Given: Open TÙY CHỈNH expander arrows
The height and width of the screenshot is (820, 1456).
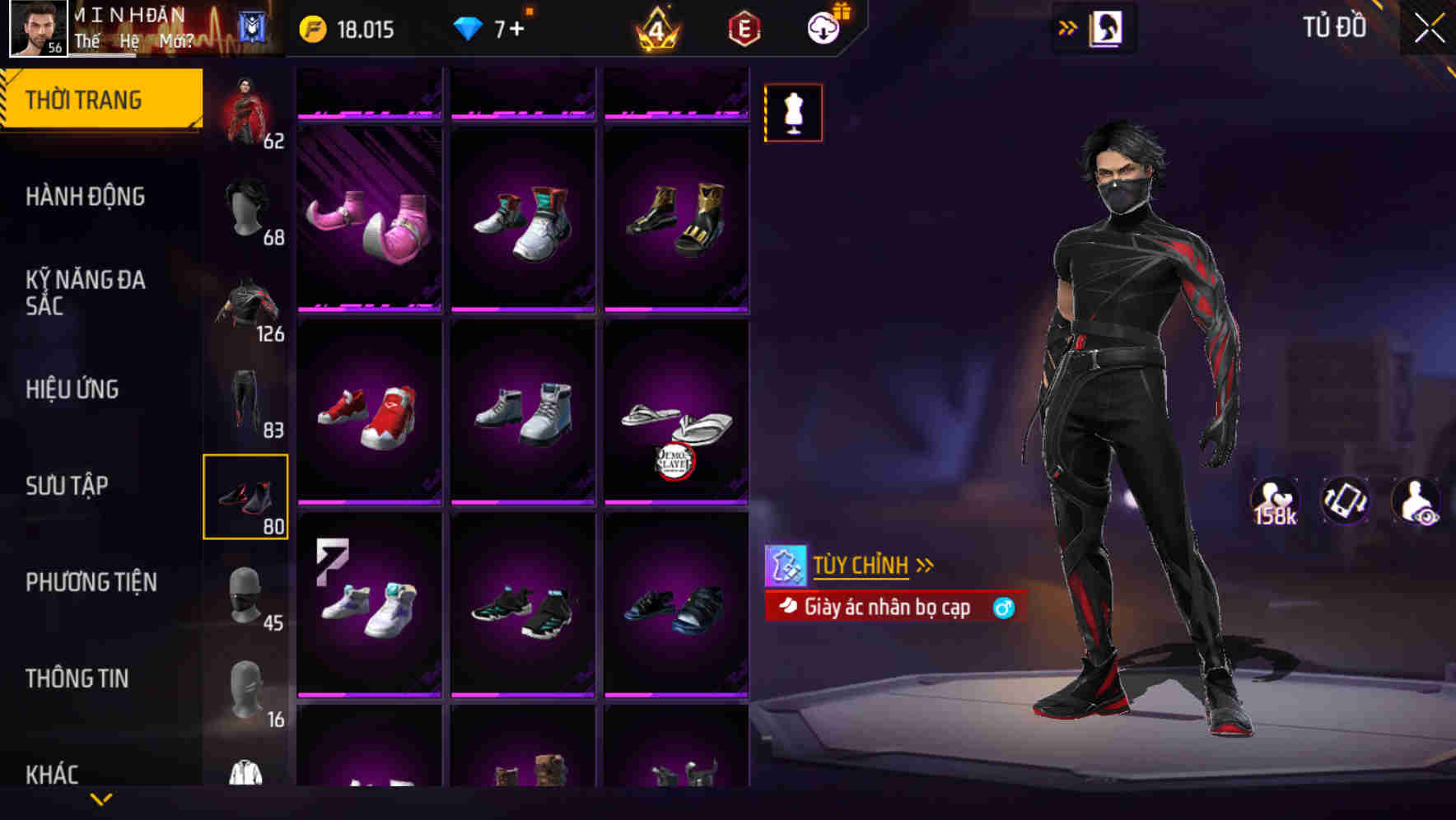Looking at the screenshot, I should tap(924, 565).
